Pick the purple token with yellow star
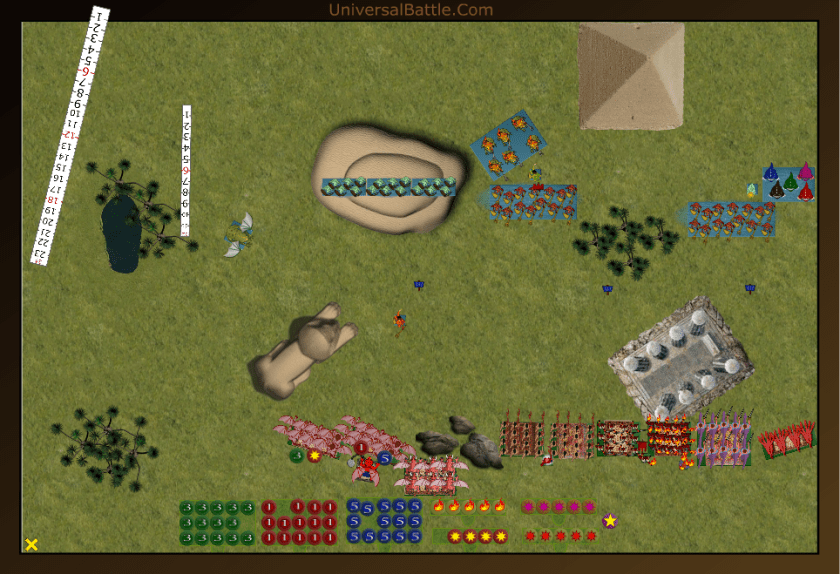This screenshot has height=574, width=840. click(x=609, y=521)
